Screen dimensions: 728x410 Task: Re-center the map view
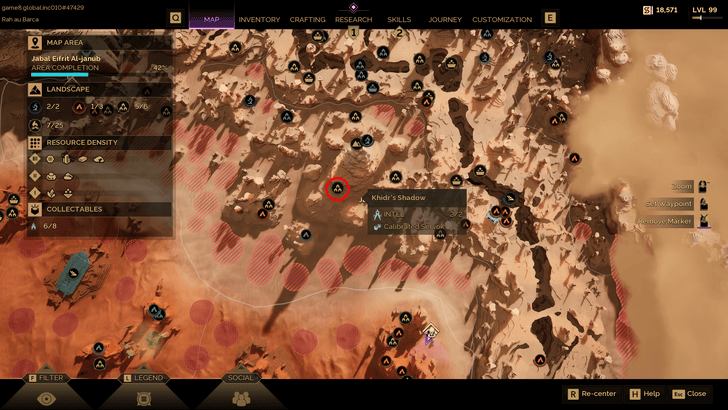pyautogui.click(x=598, y=394)
